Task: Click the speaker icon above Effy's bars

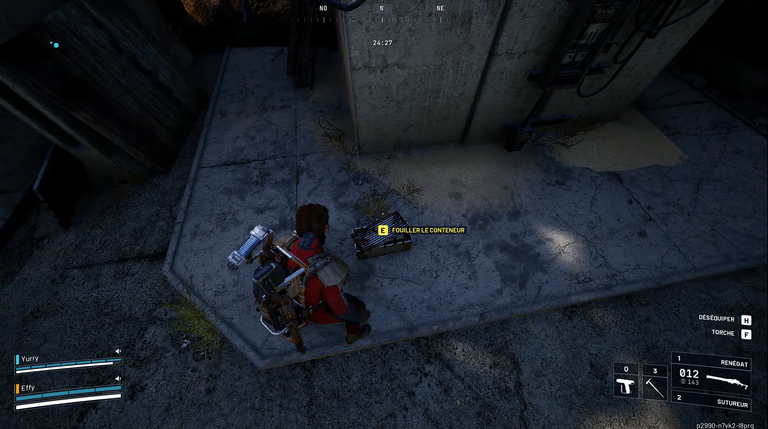Action: tap(117, 379)
